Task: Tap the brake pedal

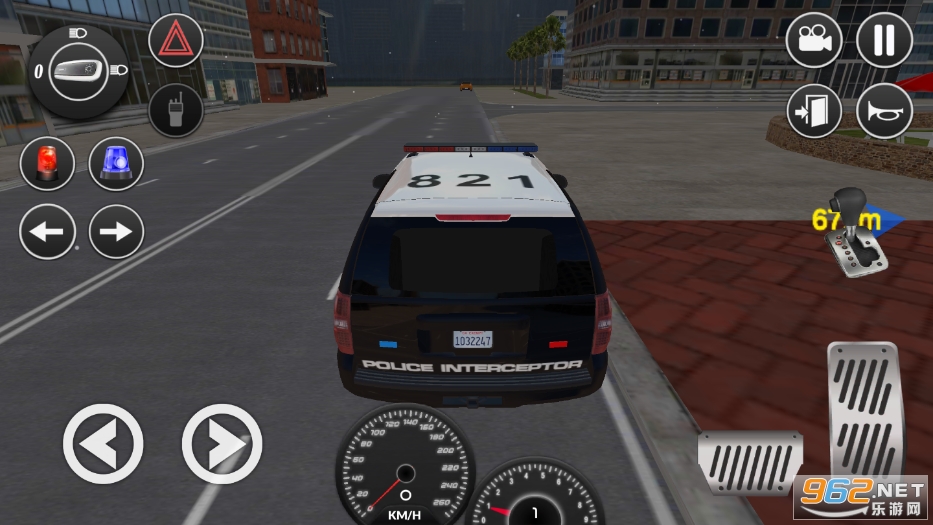Action: click(x=750, y=462)
